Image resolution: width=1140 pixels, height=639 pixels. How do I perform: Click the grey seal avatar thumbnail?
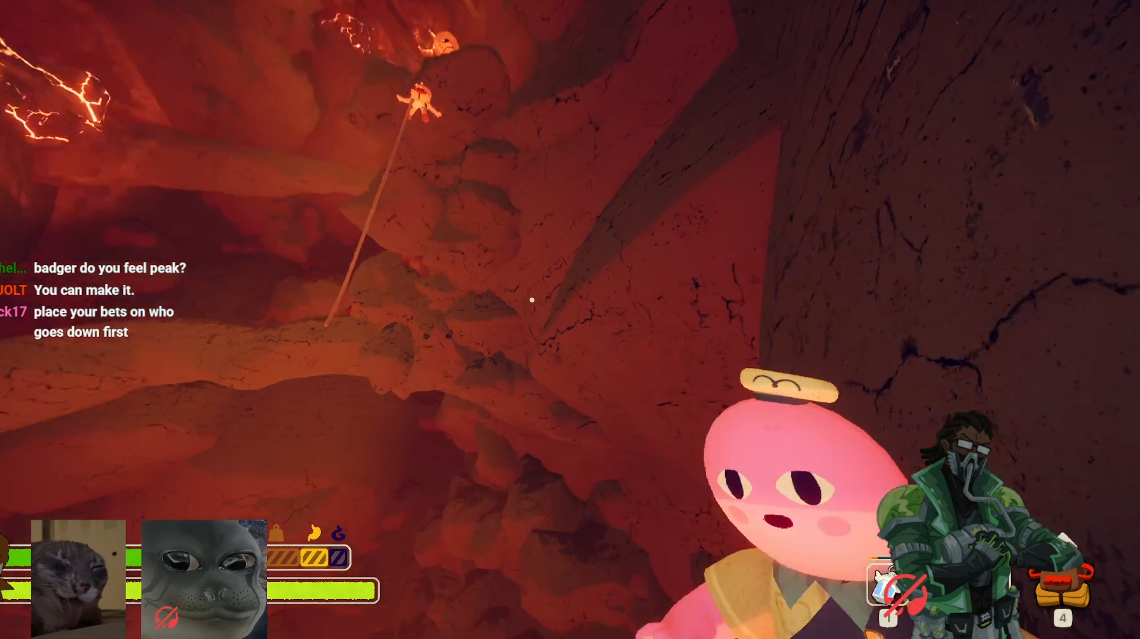[204, 578]
